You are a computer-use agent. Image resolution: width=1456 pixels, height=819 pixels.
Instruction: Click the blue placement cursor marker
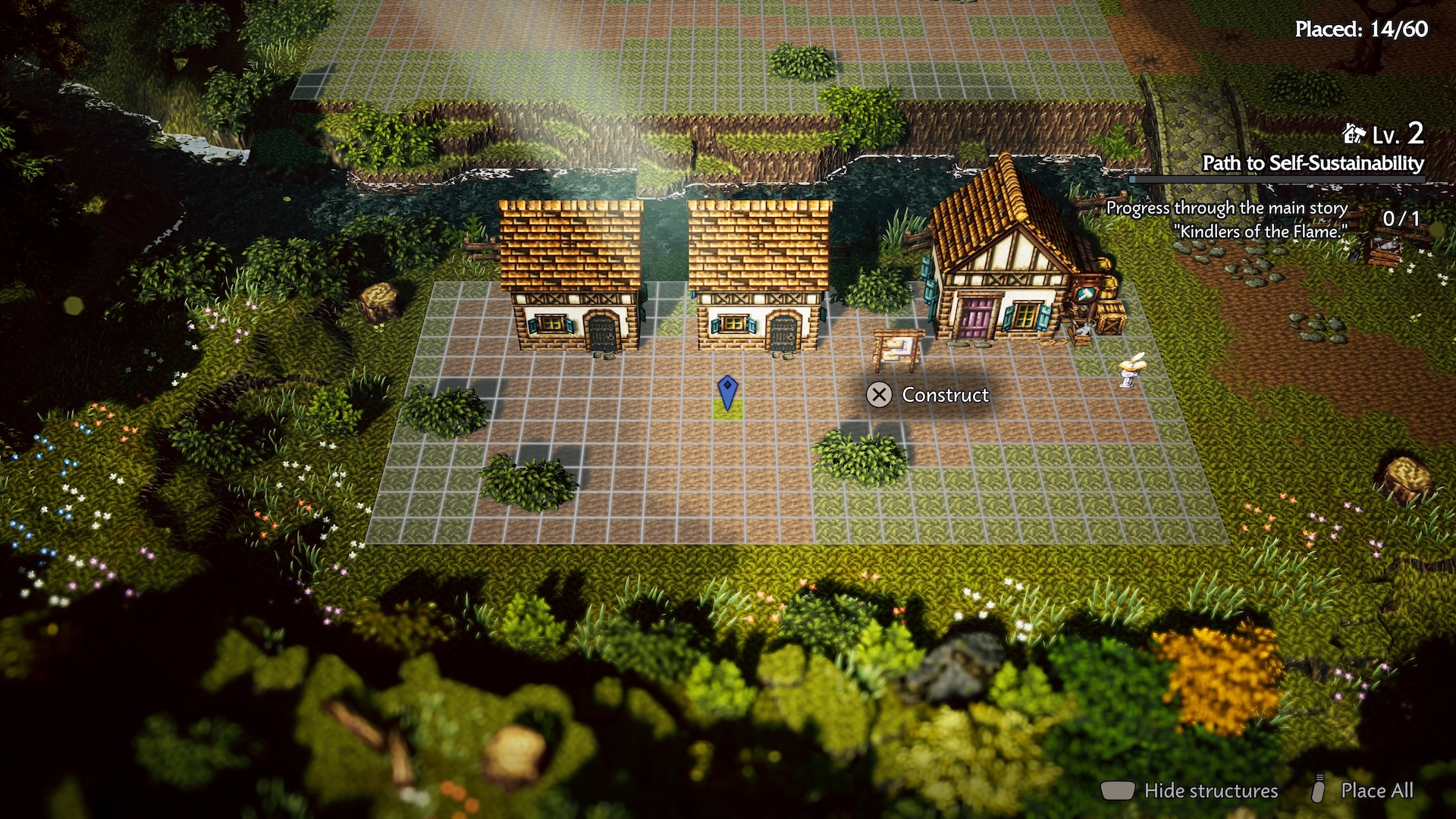tap(727, 392)
